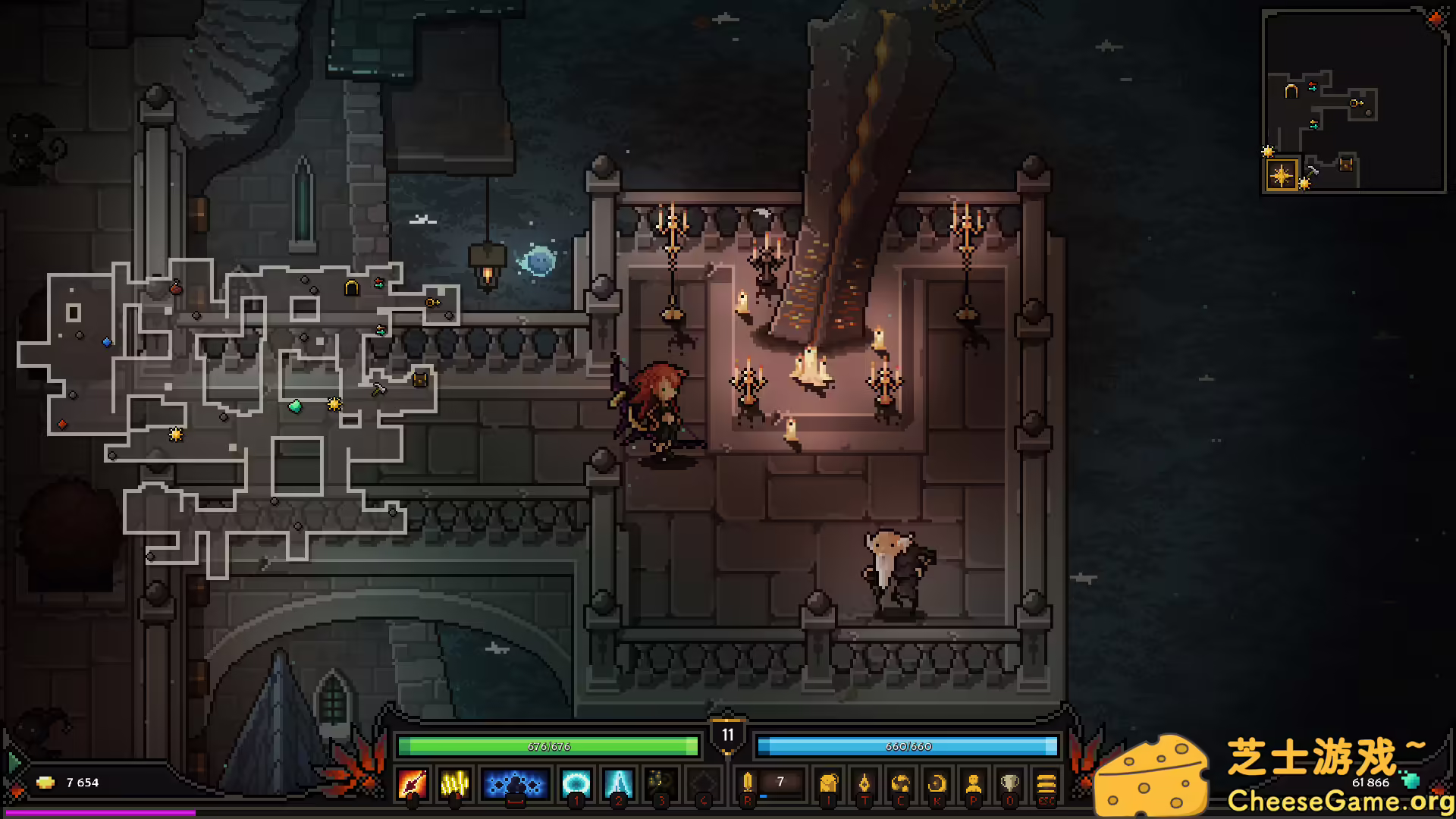Trigger the wide blue ice-shards skill
1456x819 pixels.
pyautogui.click(x=515, y=783)
